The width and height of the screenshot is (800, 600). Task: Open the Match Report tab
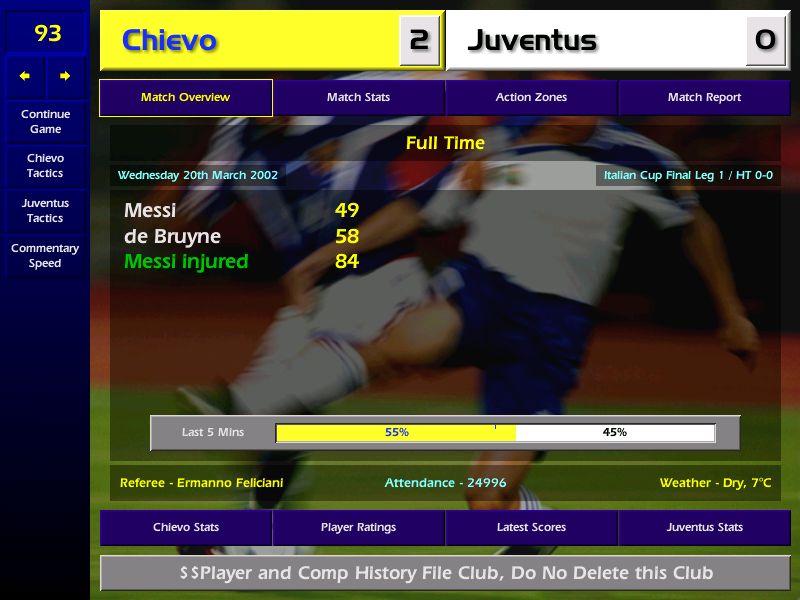(x=704, y=98)
